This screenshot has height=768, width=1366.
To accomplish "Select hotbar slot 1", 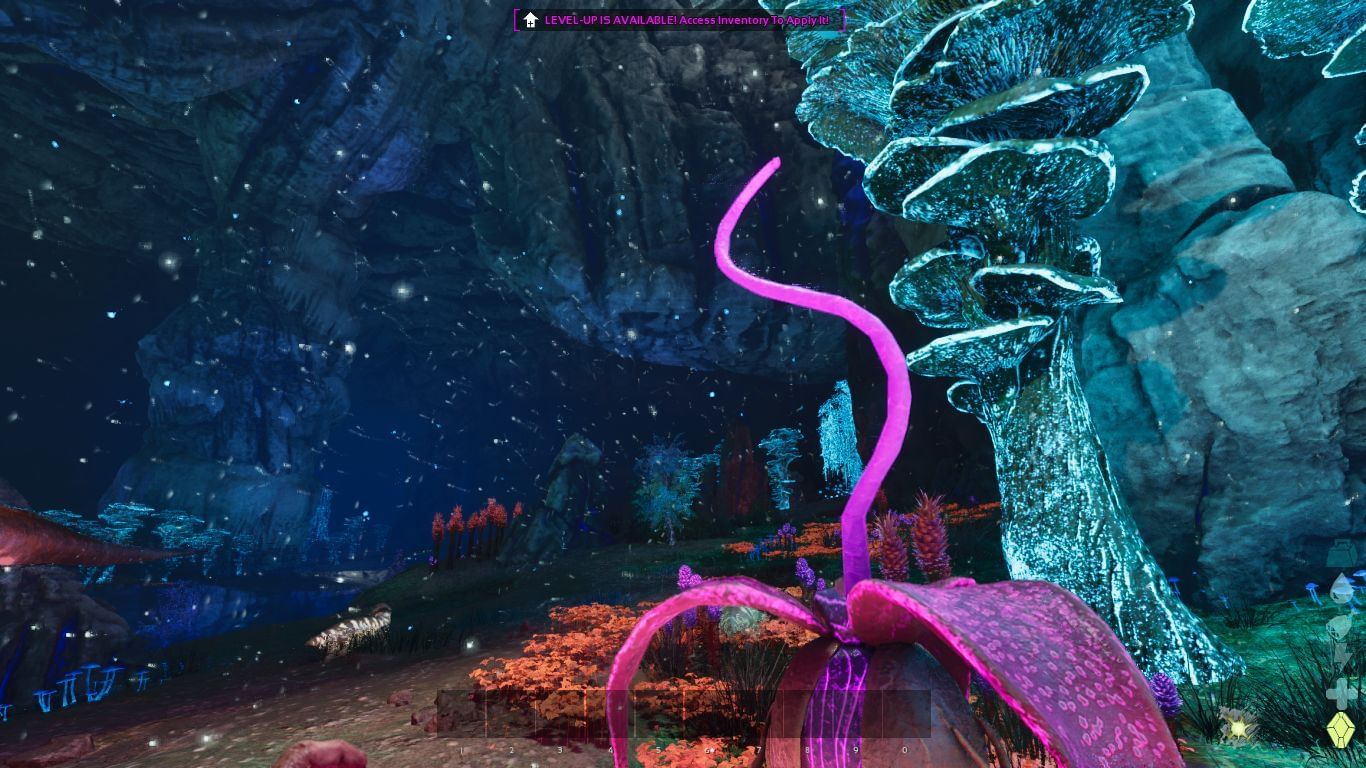I will point(462,713).
